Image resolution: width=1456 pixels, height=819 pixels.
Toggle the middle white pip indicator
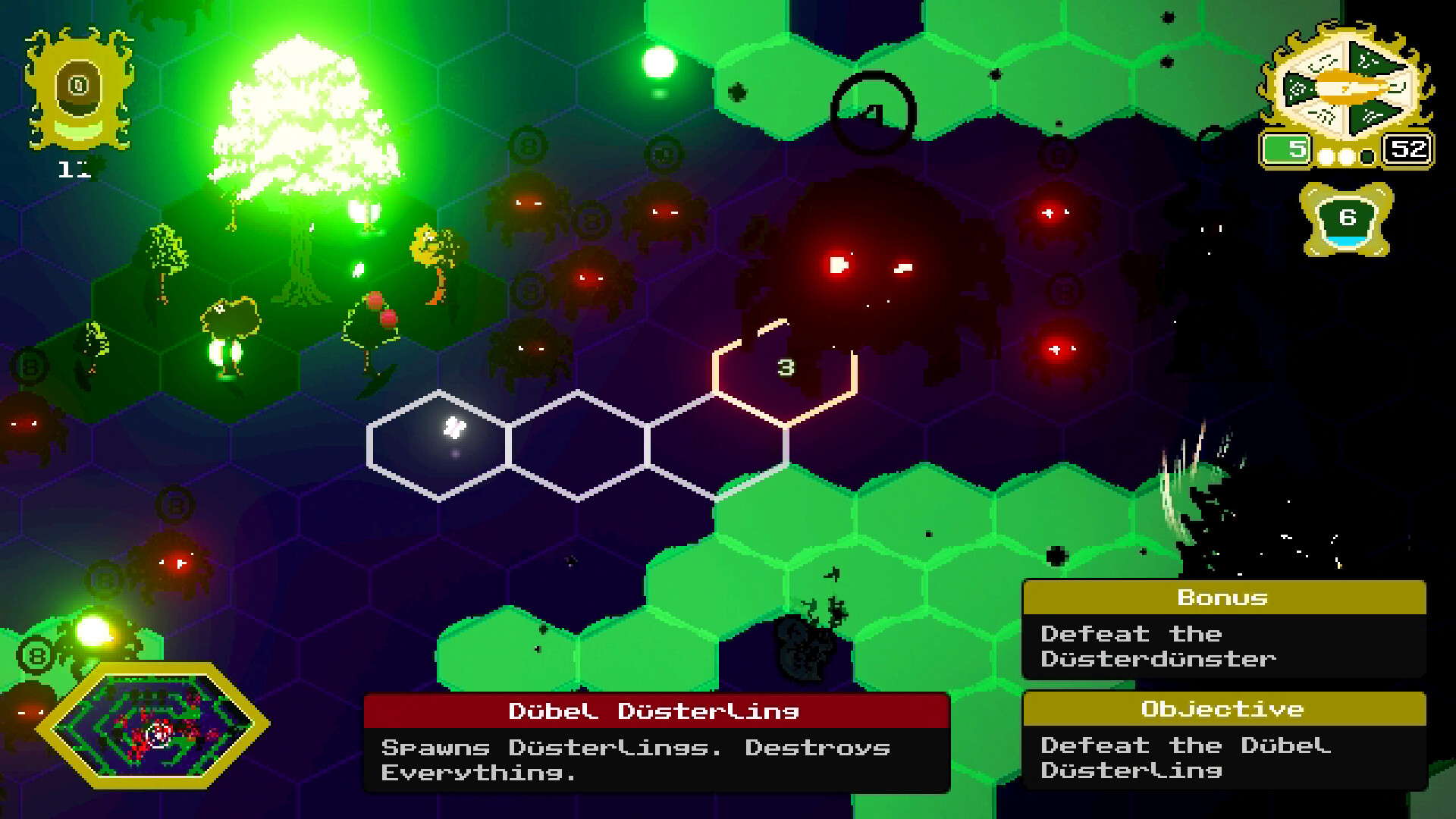1345,156
